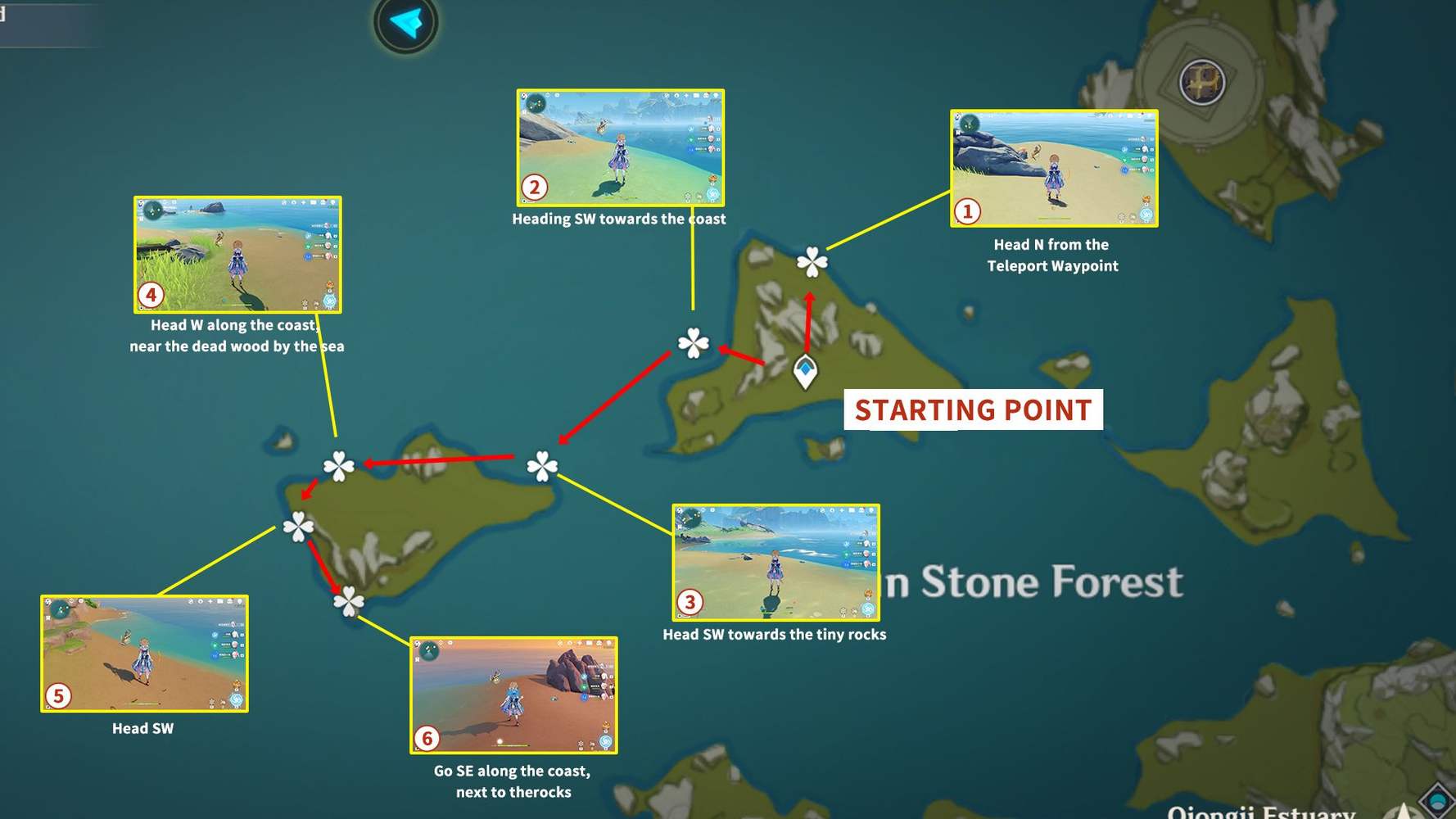Open screenshot thumbnail 1 near Teleport Waypoint
The image size is (1456, 819).
pyautogui.click(x=1054, y=167)
